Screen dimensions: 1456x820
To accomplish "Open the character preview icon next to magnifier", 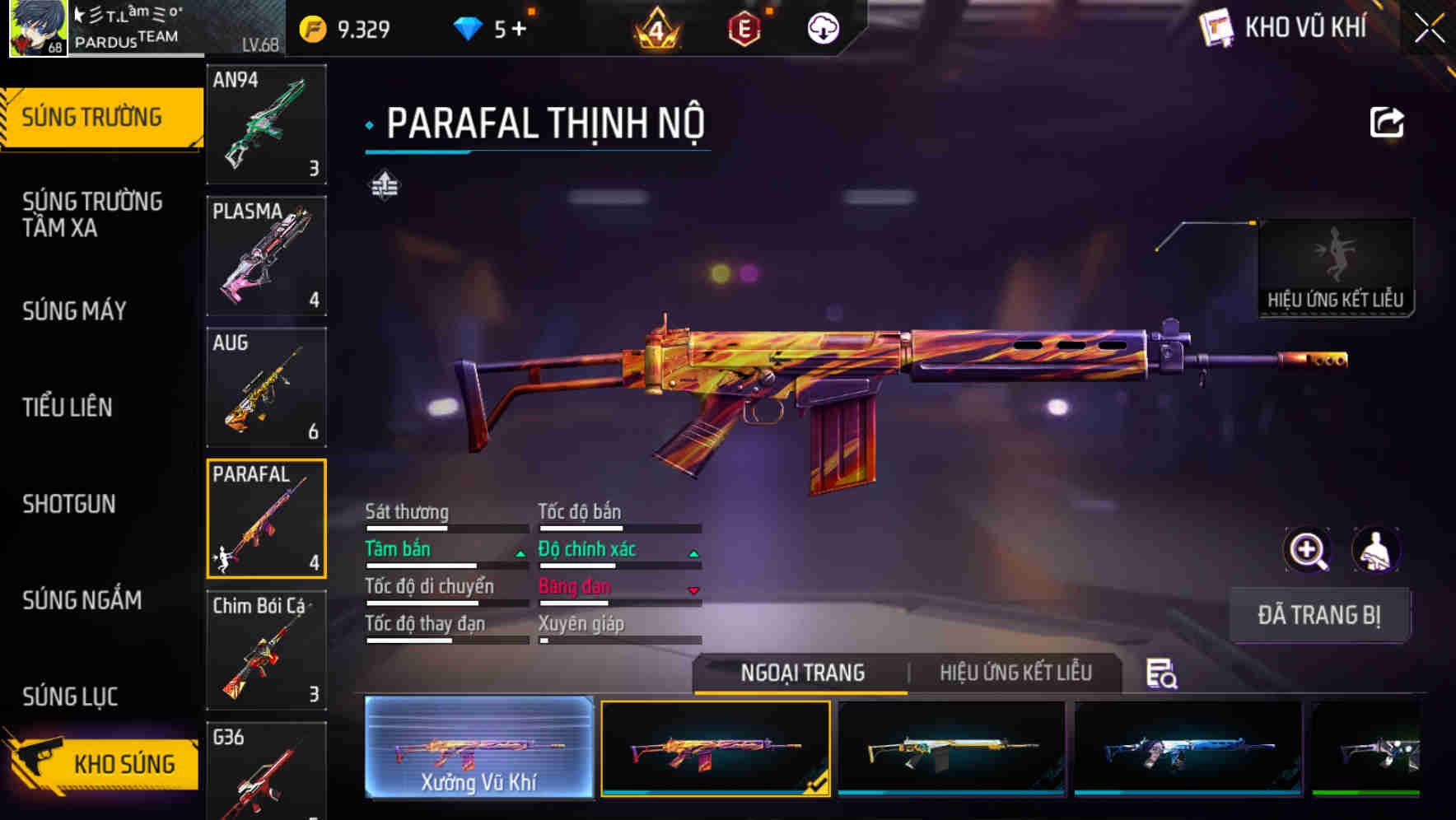I will point(1375,550).
